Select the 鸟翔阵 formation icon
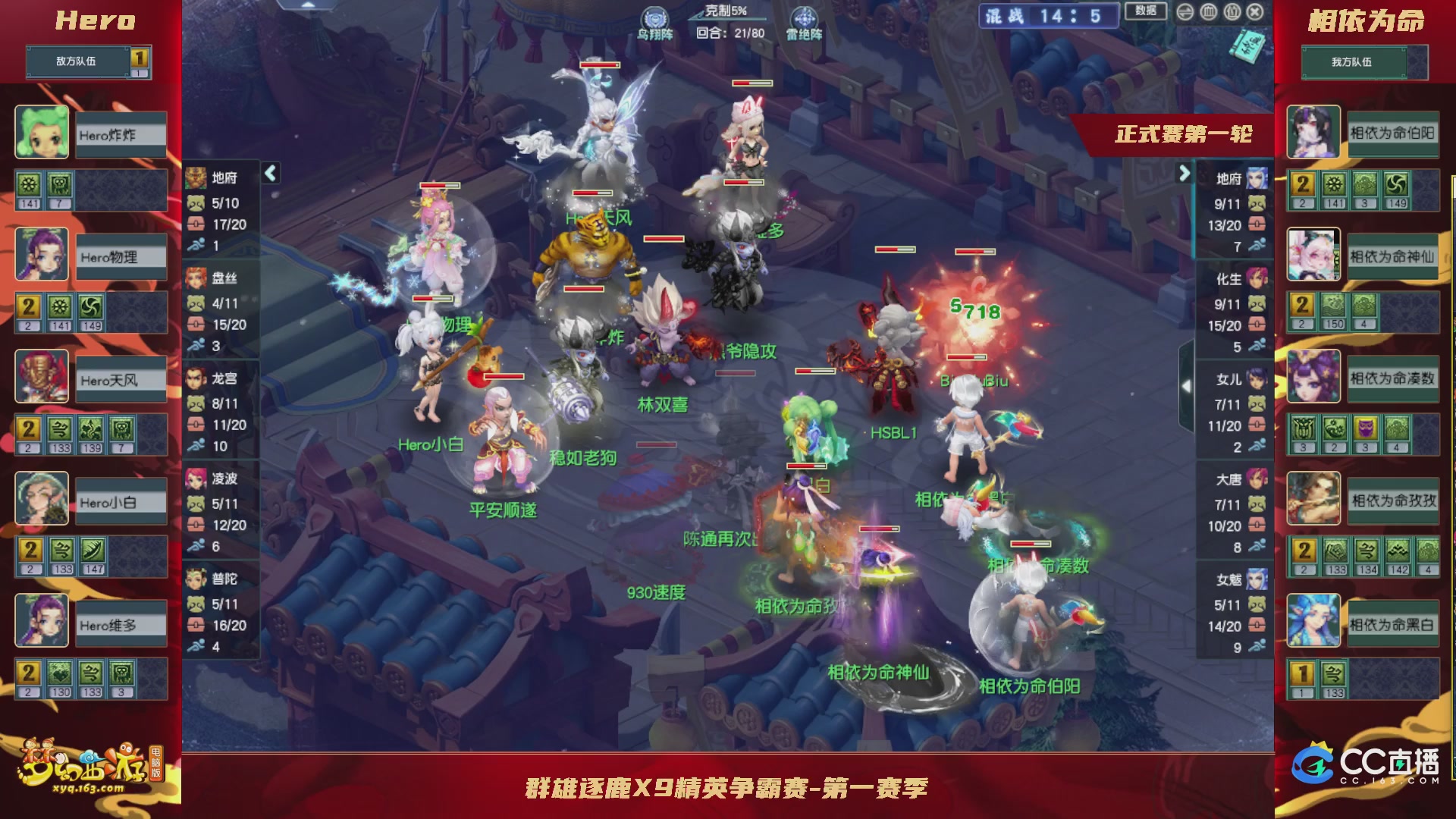Screen dimensions: 1456x819 [655, 17]
